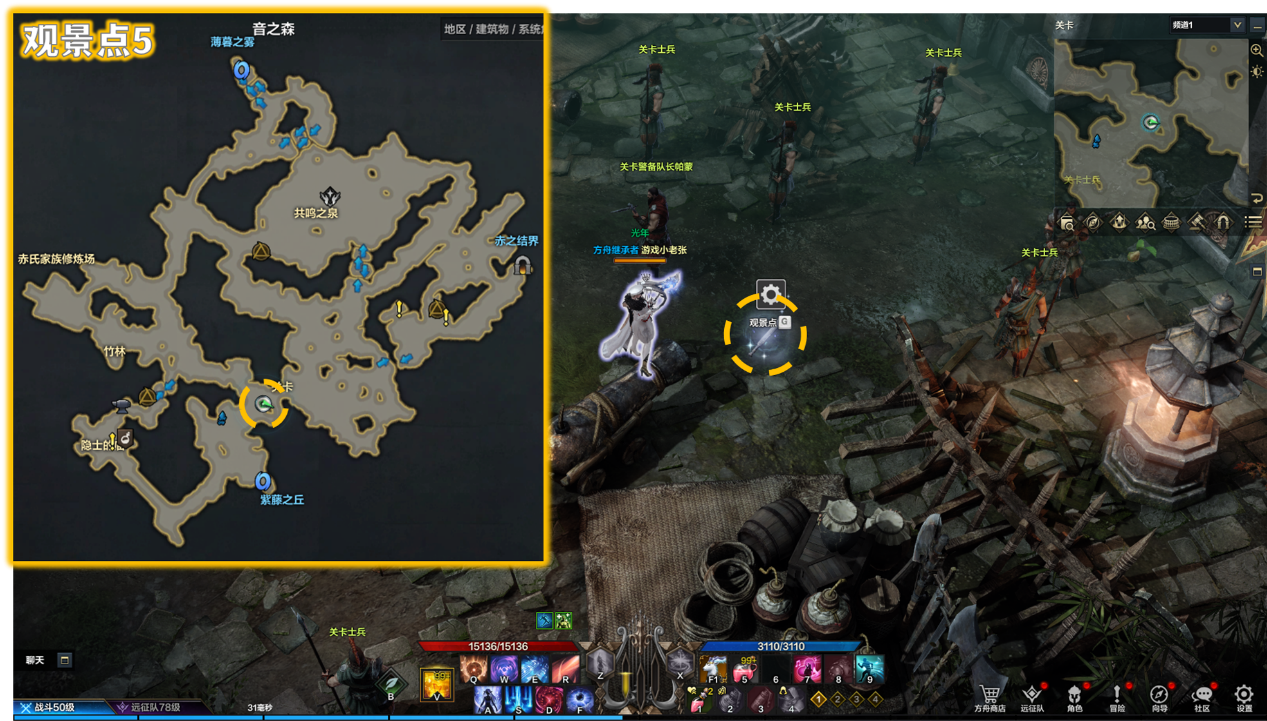Open the 远征队 expedition menu

(1032, 696)
